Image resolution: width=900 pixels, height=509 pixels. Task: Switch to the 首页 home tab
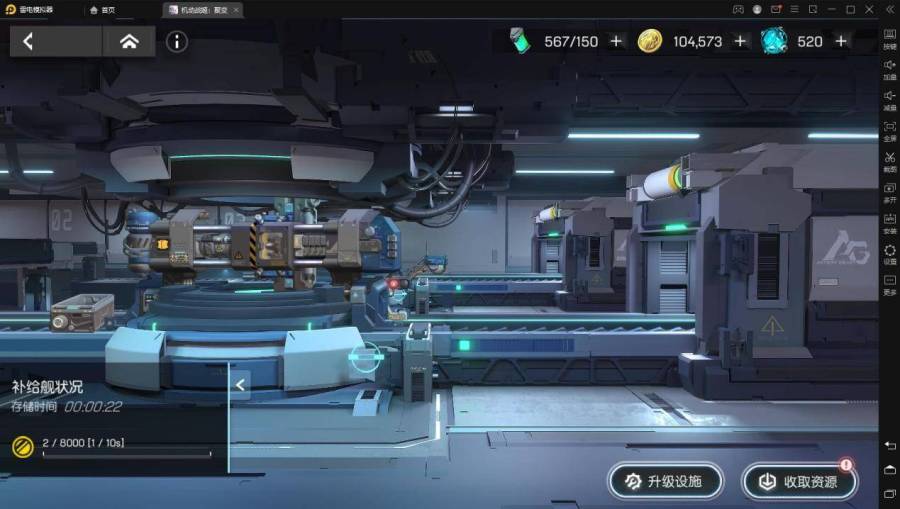pos(103,10)
